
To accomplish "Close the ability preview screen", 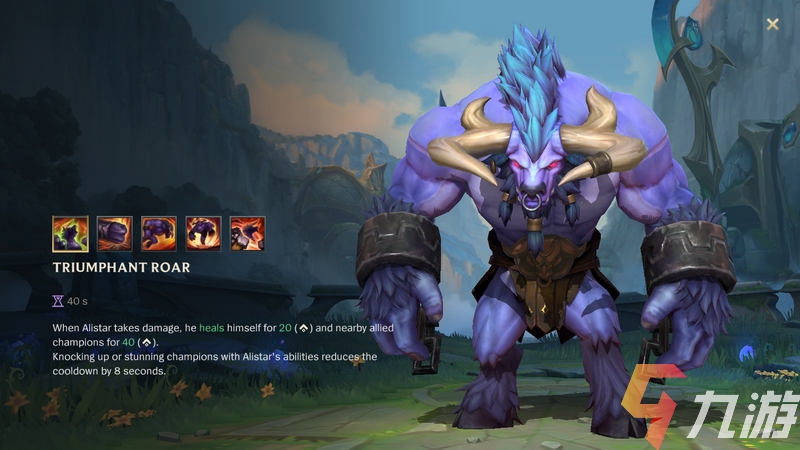I will [x=772, y=24].
